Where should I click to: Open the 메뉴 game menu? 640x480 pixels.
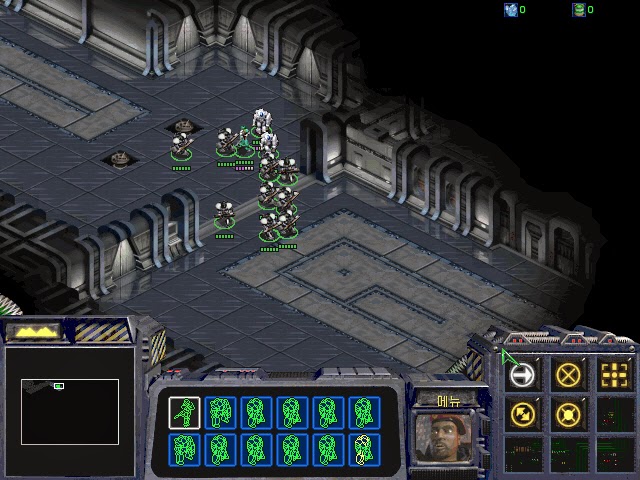pos(449,400)
